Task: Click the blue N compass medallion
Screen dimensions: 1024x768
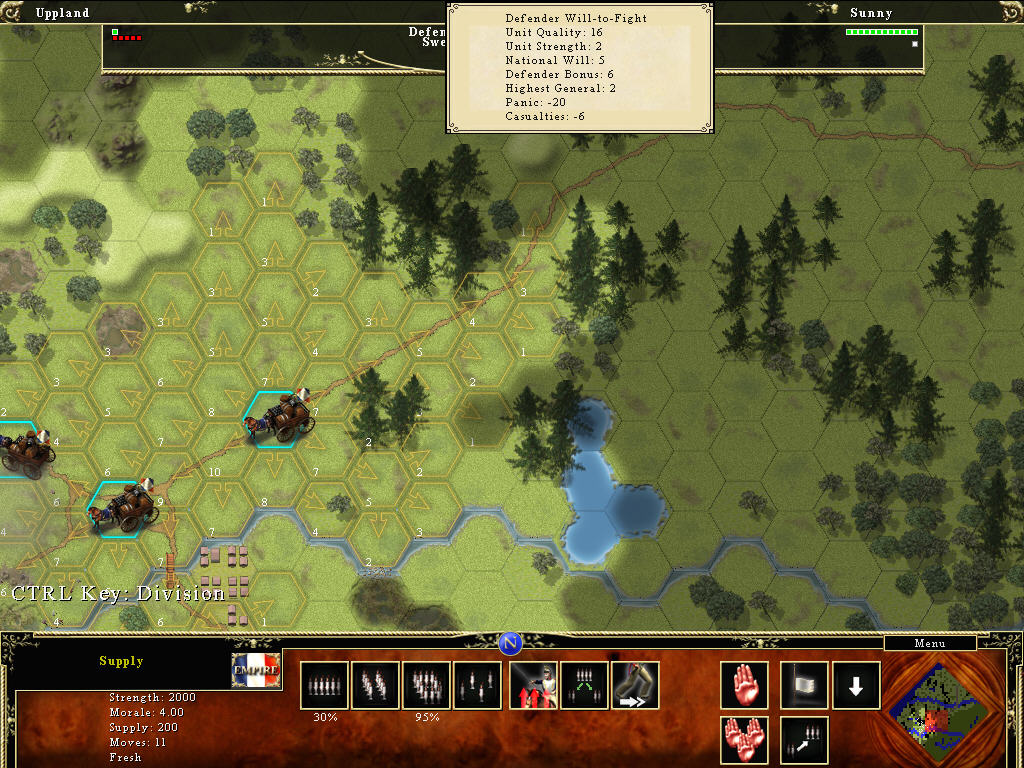Action: [510, 643]
